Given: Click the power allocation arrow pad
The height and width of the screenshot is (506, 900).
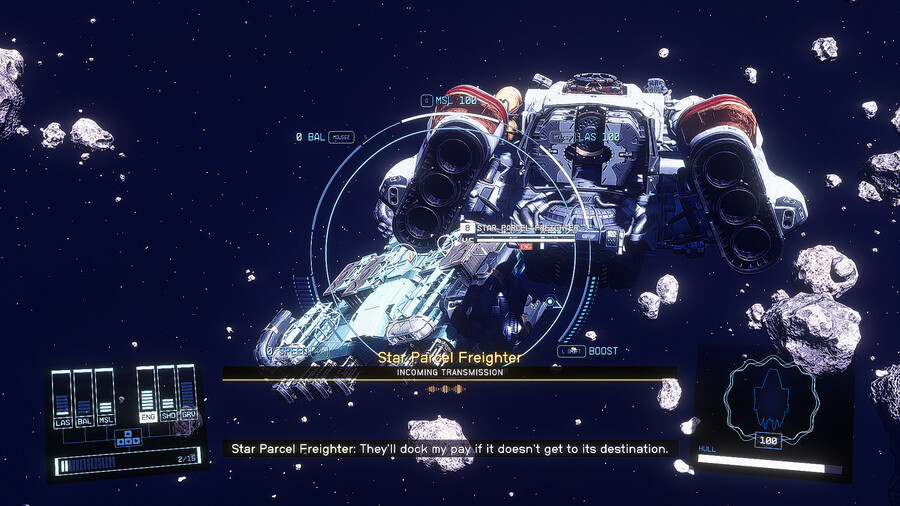Looking at the screenshot, I should pyautogui.click(x=126, y=437).
